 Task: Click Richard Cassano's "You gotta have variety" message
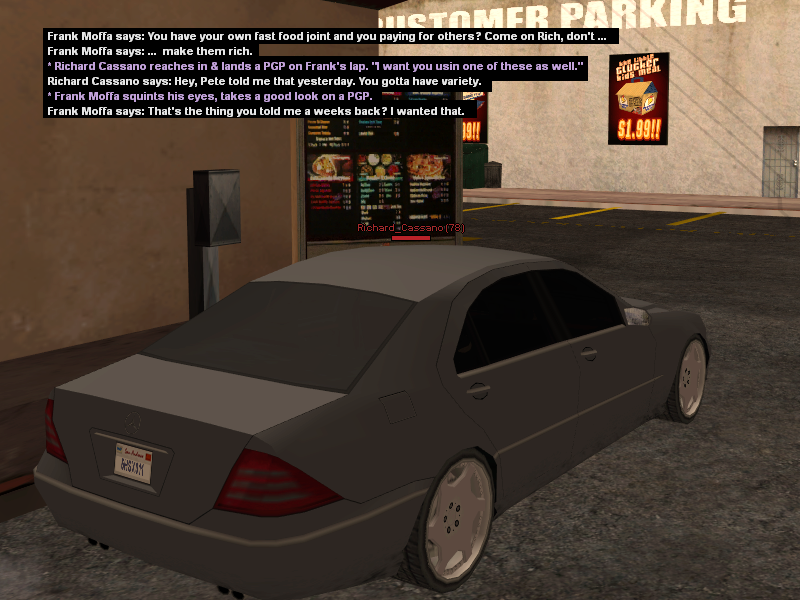tap(264, 81)
